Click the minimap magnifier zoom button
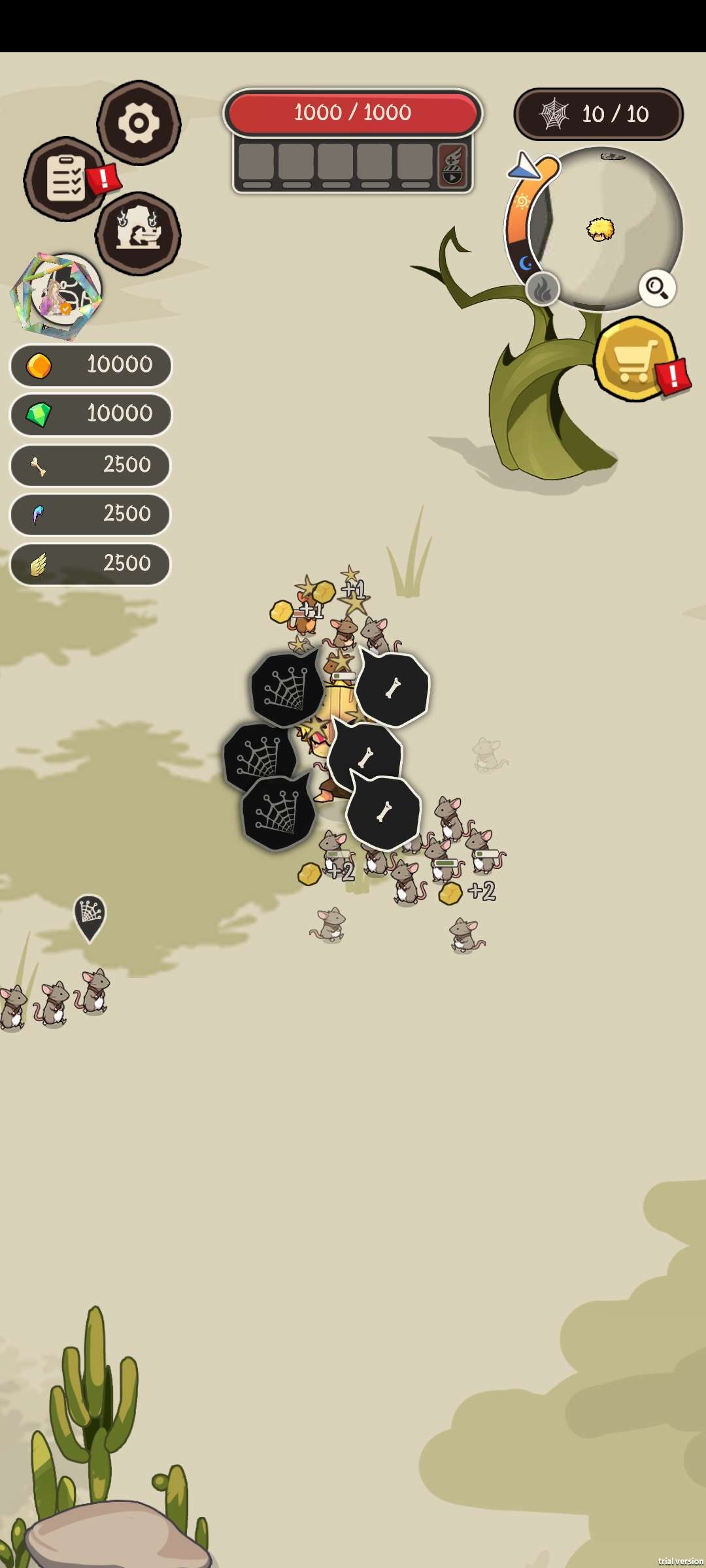Screen dimensions: 706x1568 click(x=656, y=287)
